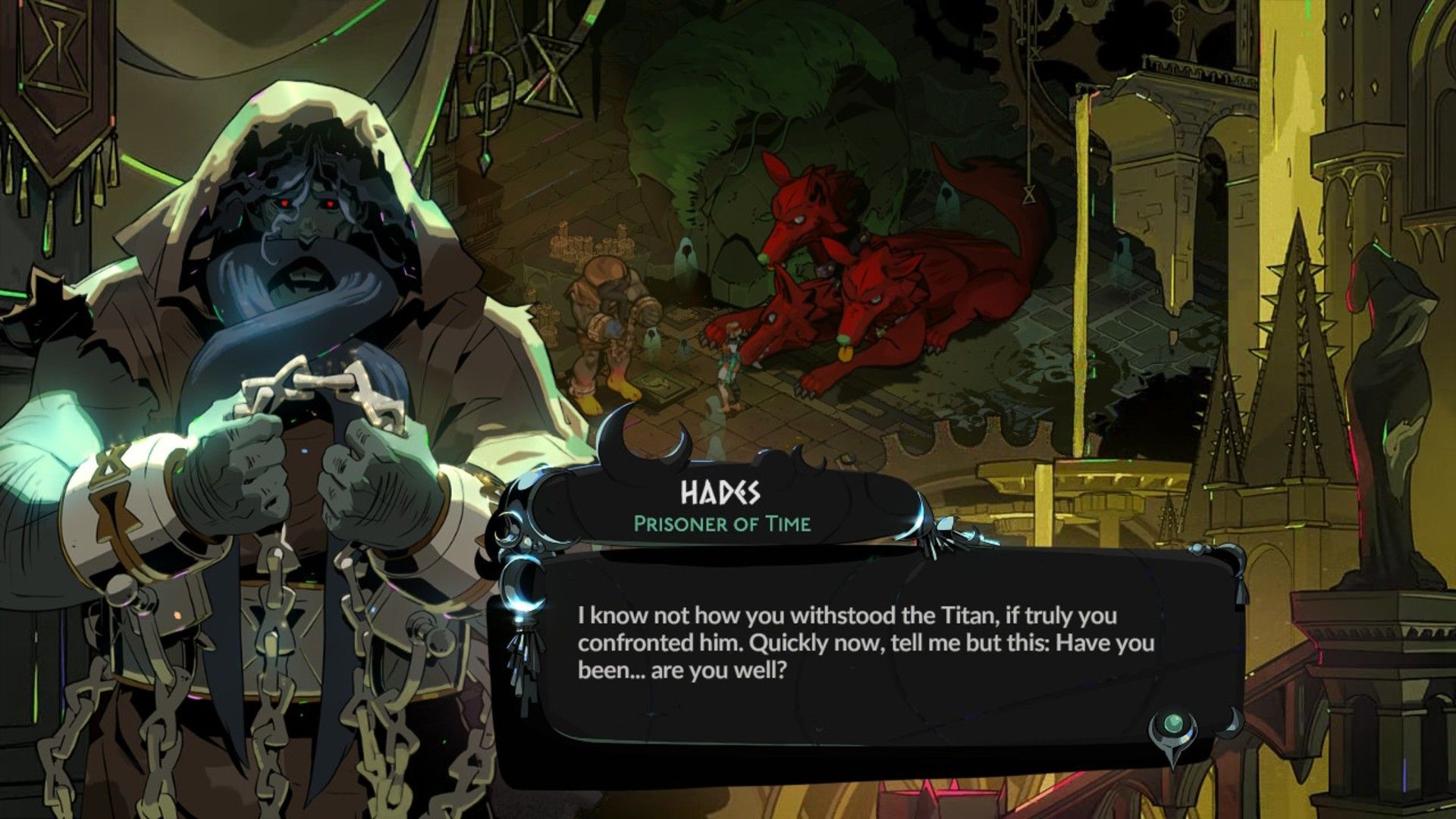Click Hades's dialogue text box to advance
1456x819 pixels.
[x=864, y=645]
